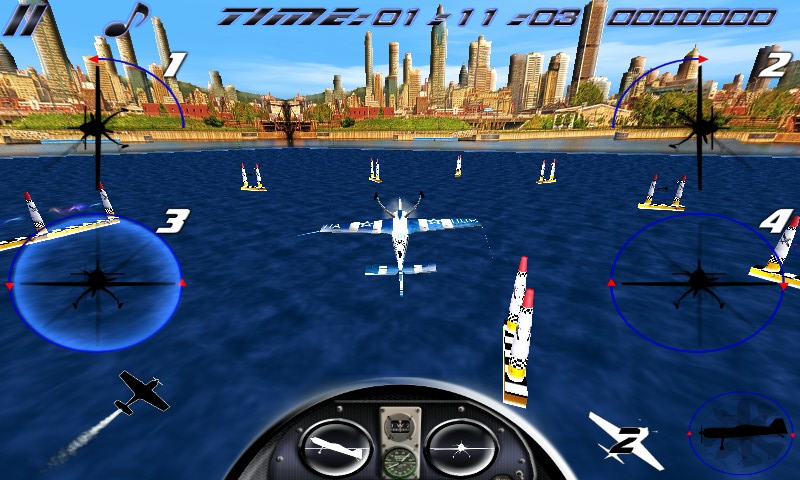This screenshot has width=800, height=480.
Task: Tap the side-view plane circle button
Action: click(741, 432)
